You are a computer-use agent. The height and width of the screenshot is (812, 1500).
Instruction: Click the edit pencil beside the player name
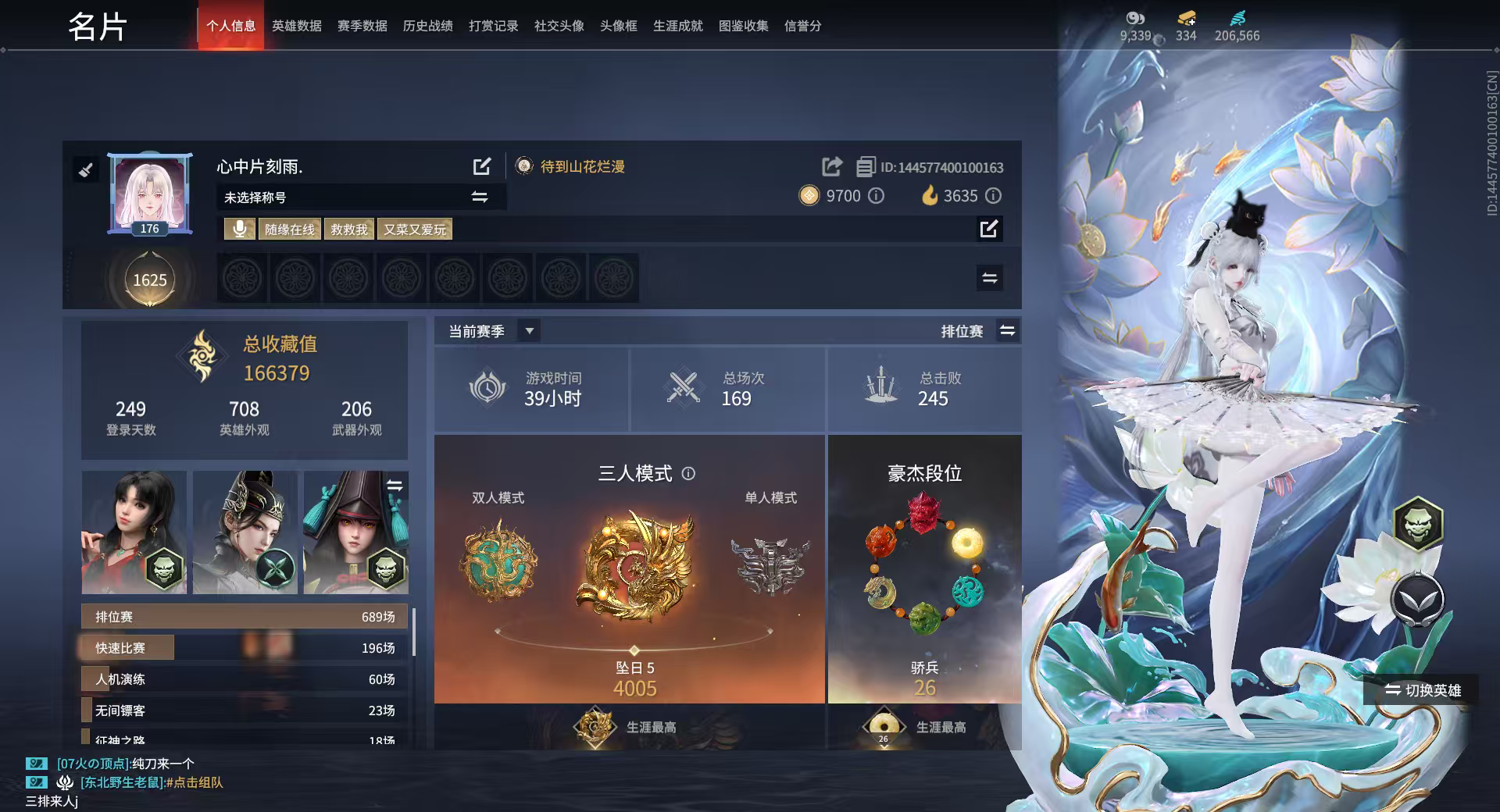[x=482, y=166]
